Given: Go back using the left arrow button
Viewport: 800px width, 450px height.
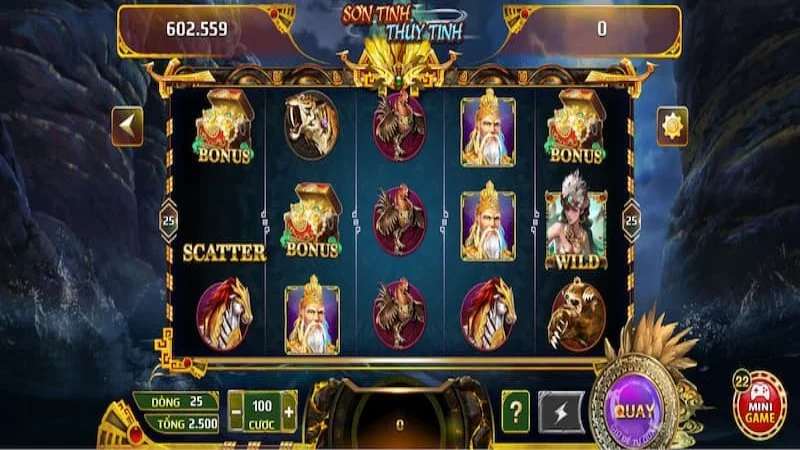Looking at the screenshot, I should (127, 126).
